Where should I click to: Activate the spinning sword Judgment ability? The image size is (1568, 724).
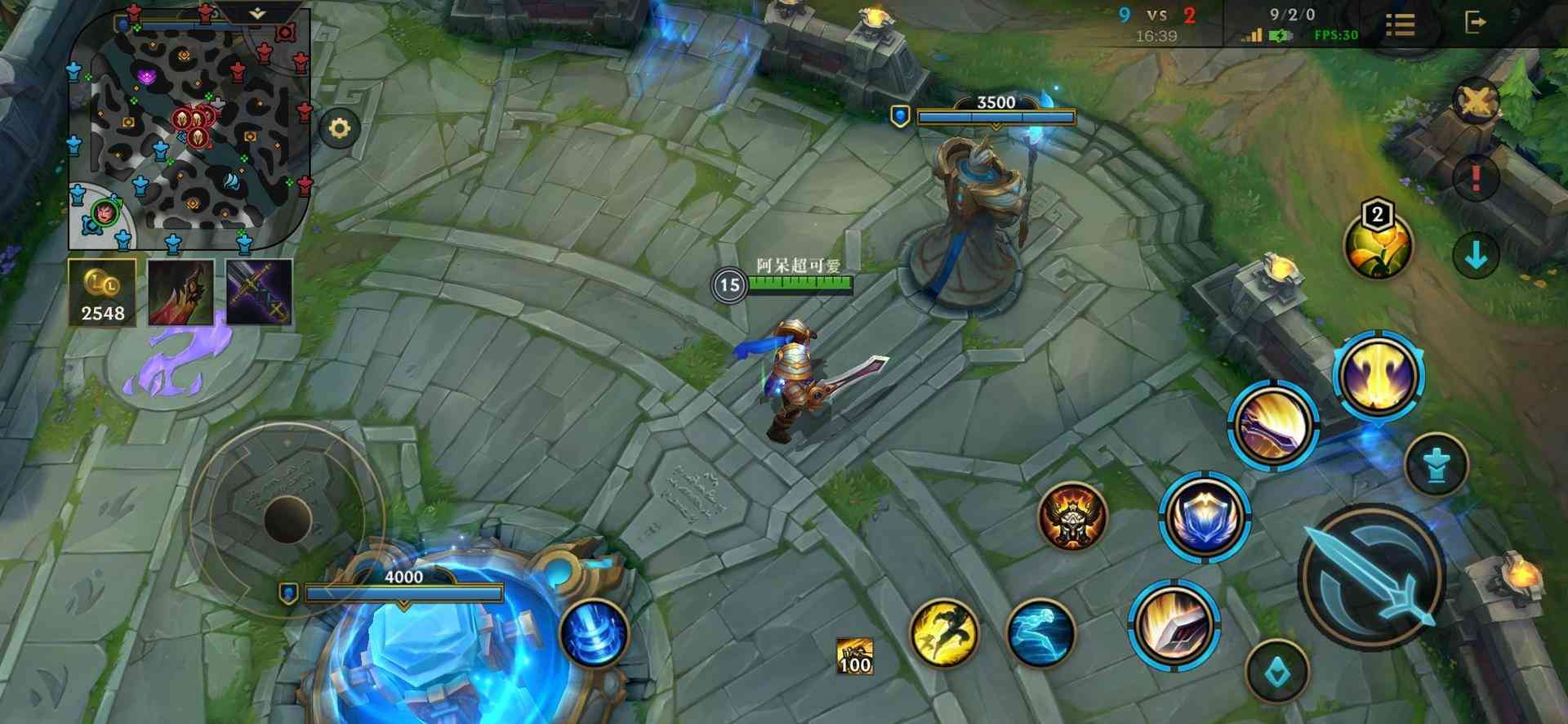[1274, 424]
